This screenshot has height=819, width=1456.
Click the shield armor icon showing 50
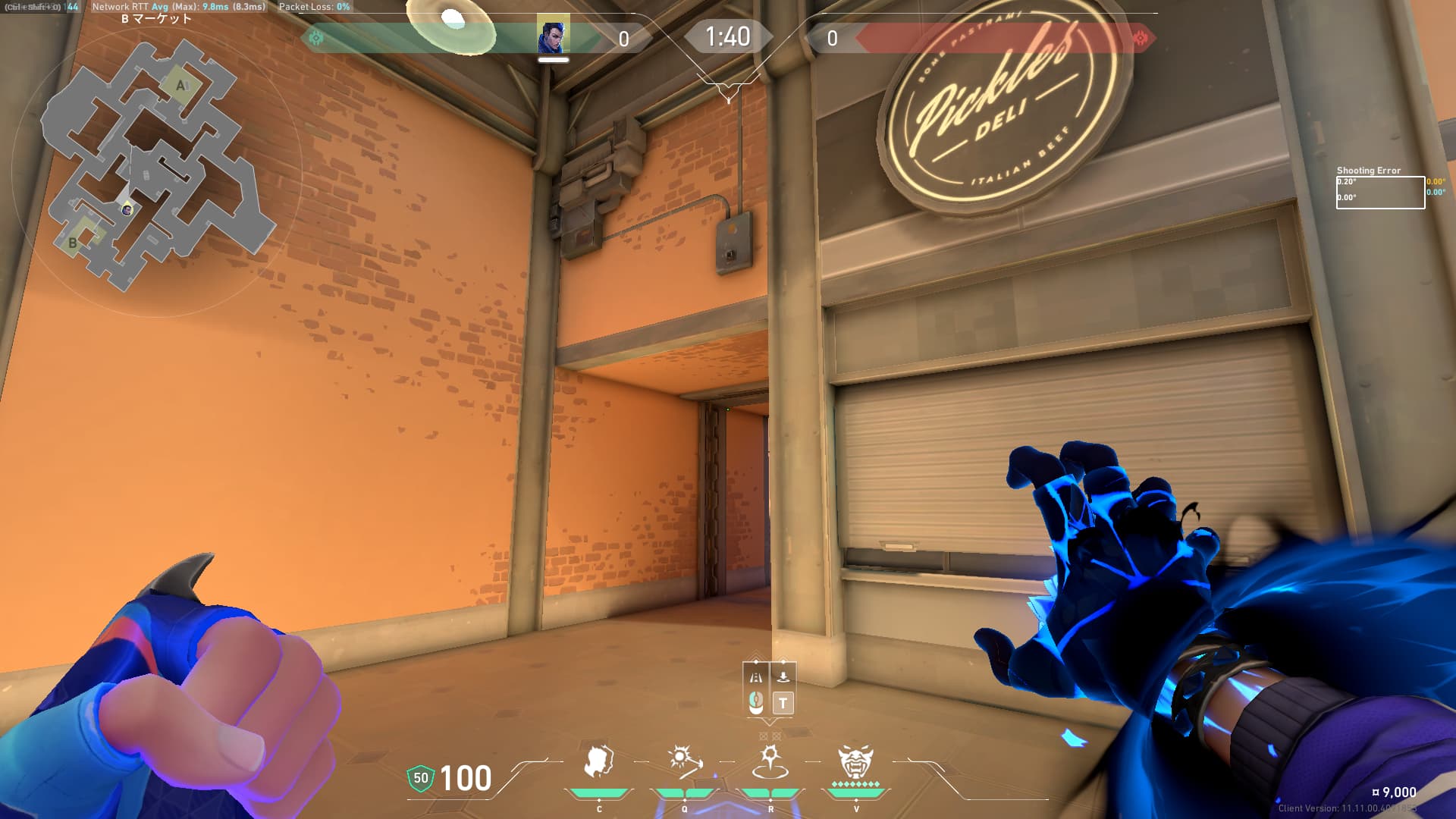[x=420, y=778]
